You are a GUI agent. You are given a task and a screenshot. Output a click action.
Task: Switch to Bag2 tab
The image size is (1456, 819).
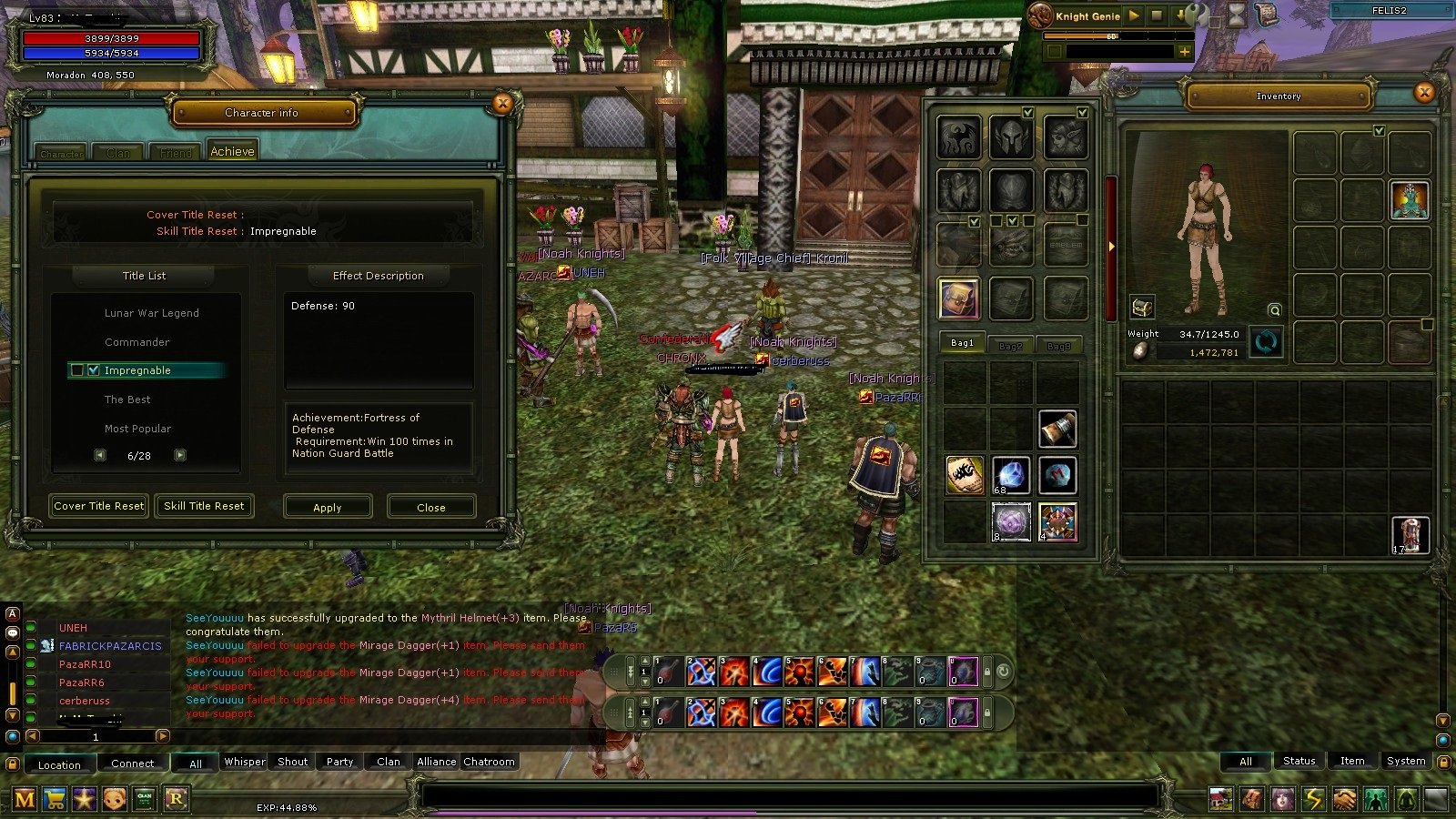click(x=1010, y=346)
